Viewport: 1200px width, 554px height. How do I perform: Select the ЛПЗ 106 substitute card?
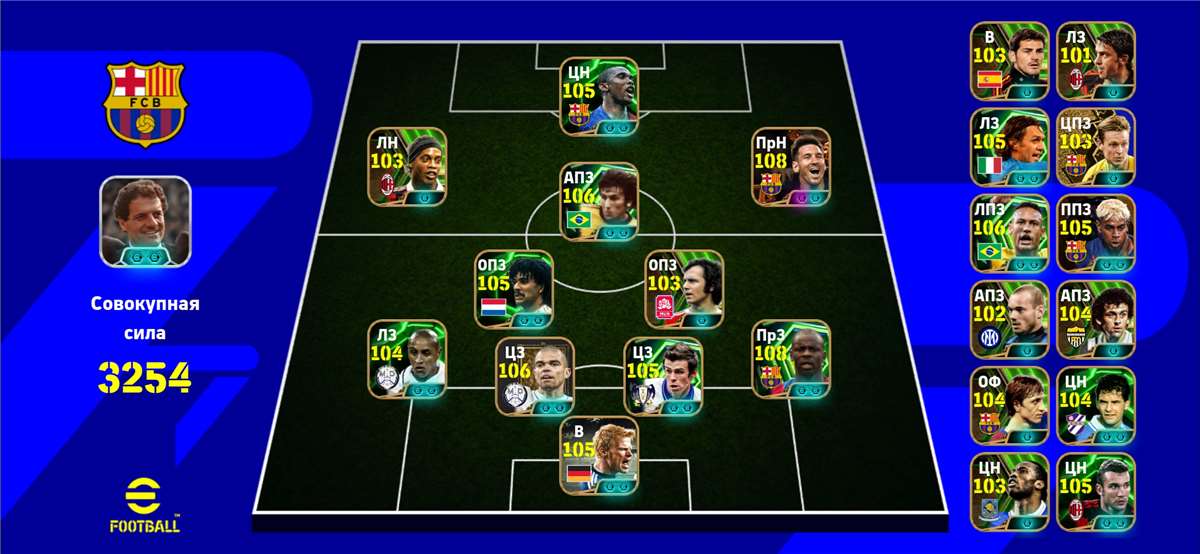tap(1009, 234)
